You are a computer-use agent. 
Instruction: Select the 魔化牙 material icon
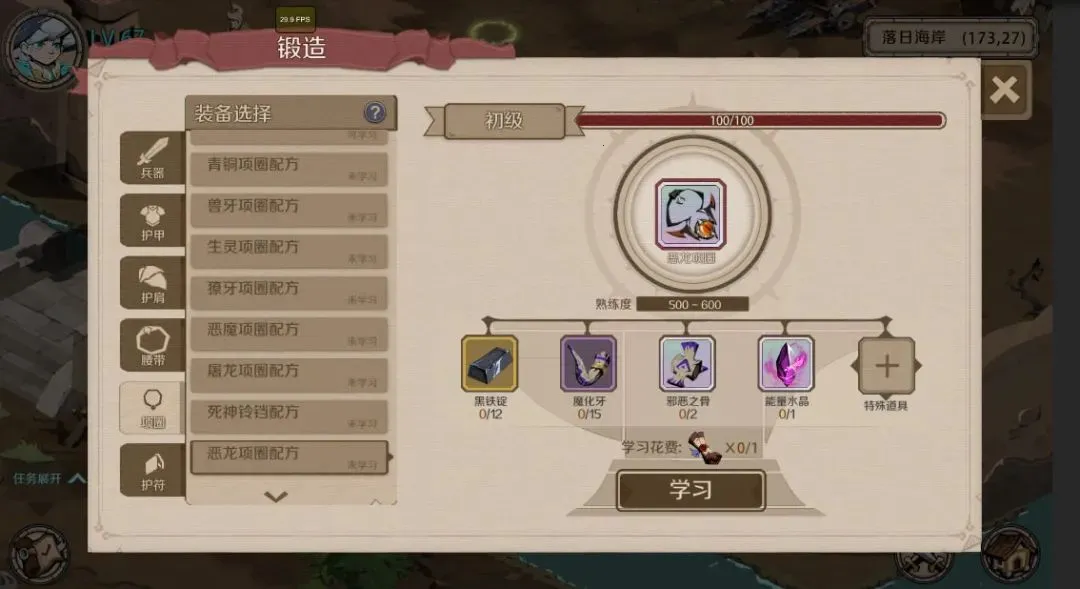tap(588, 363)
